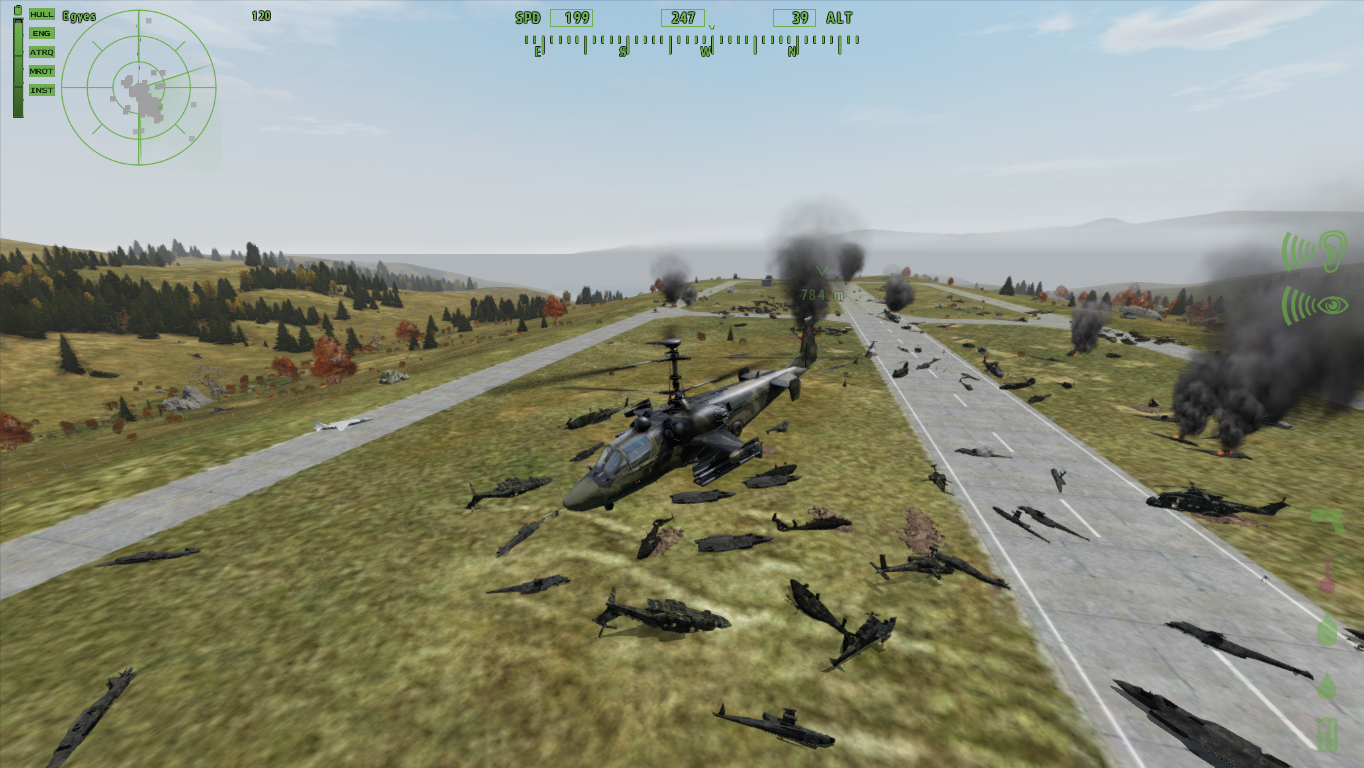Click the MROT main rotor indicator
This screenshot has height=768, width=1364.
[x=42, y=71]
